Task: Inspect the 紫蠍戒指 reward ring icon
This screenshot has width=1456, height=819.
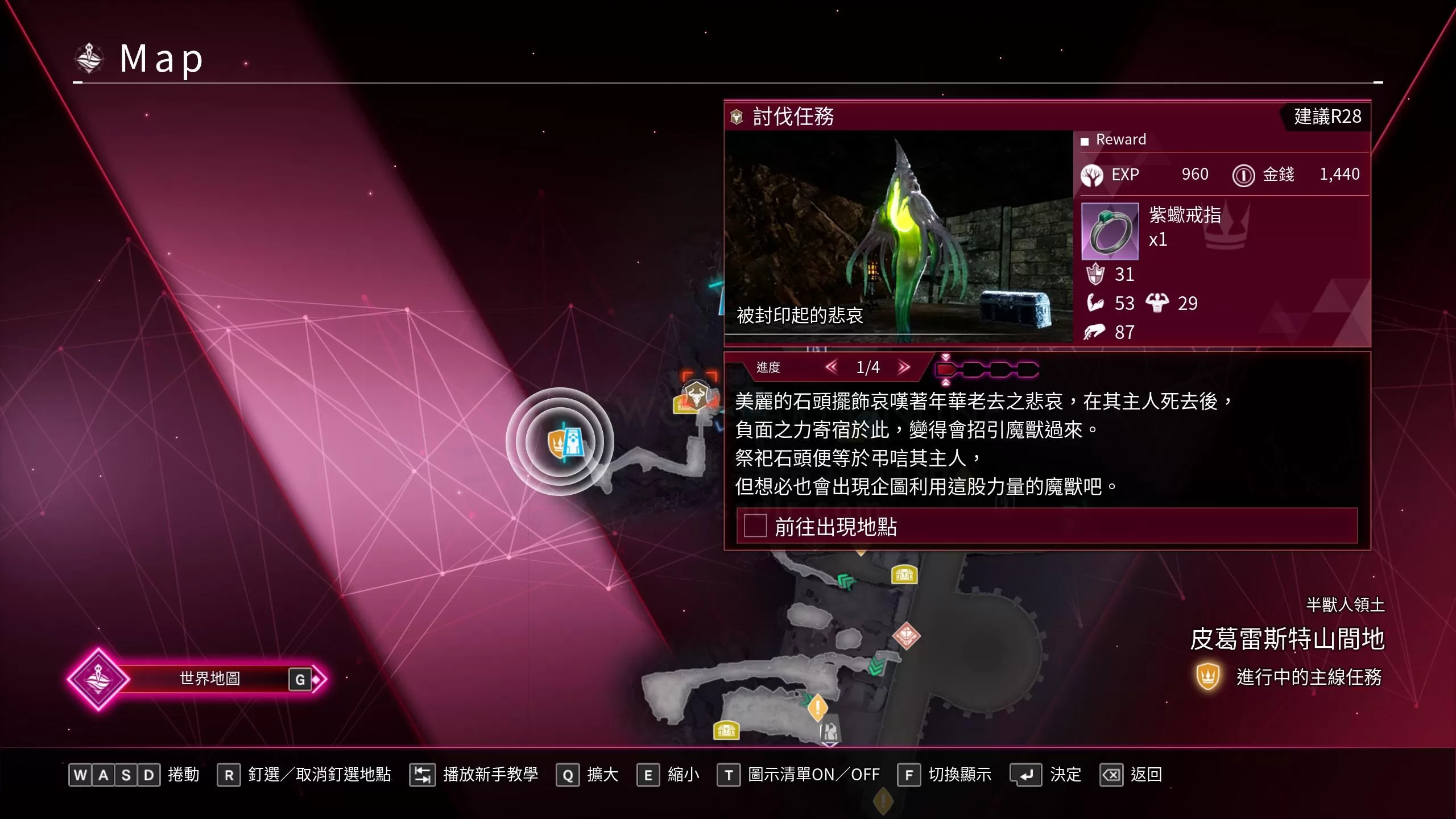Action: coord(1110,231)
